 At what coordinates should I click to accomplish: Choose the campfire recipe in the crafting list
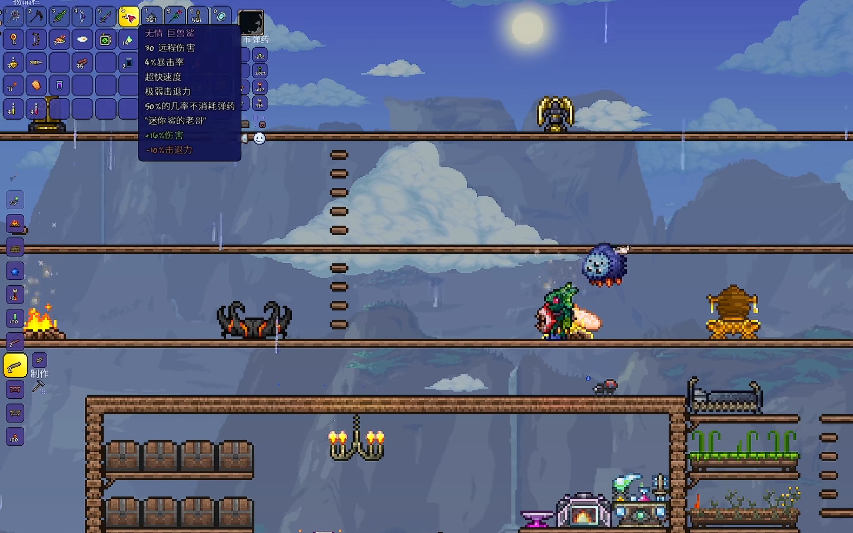tap(15, 223)
